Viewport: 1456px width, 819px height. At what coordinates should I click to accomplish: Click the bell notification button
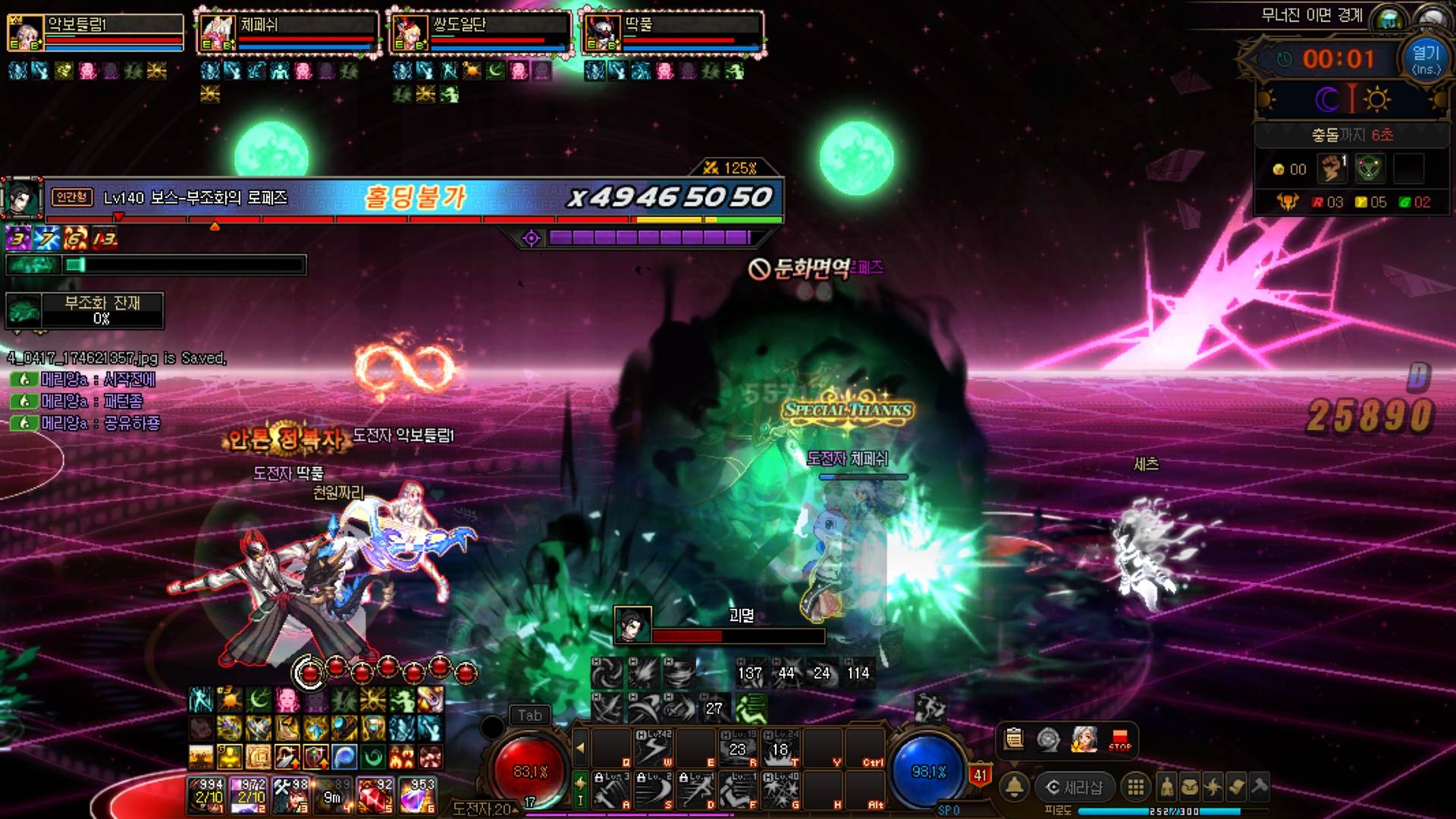coord(1015,786)
